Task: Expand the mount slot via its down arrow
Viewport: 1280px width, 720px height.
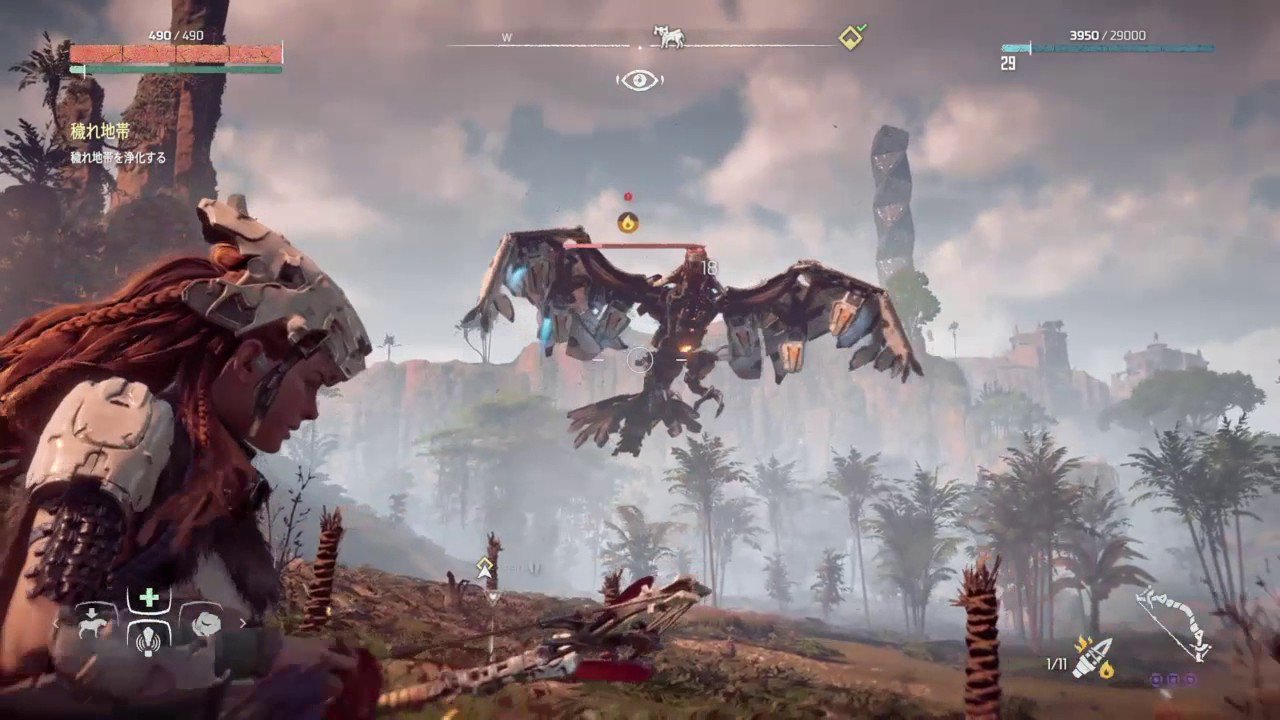Action: point(91,611)
